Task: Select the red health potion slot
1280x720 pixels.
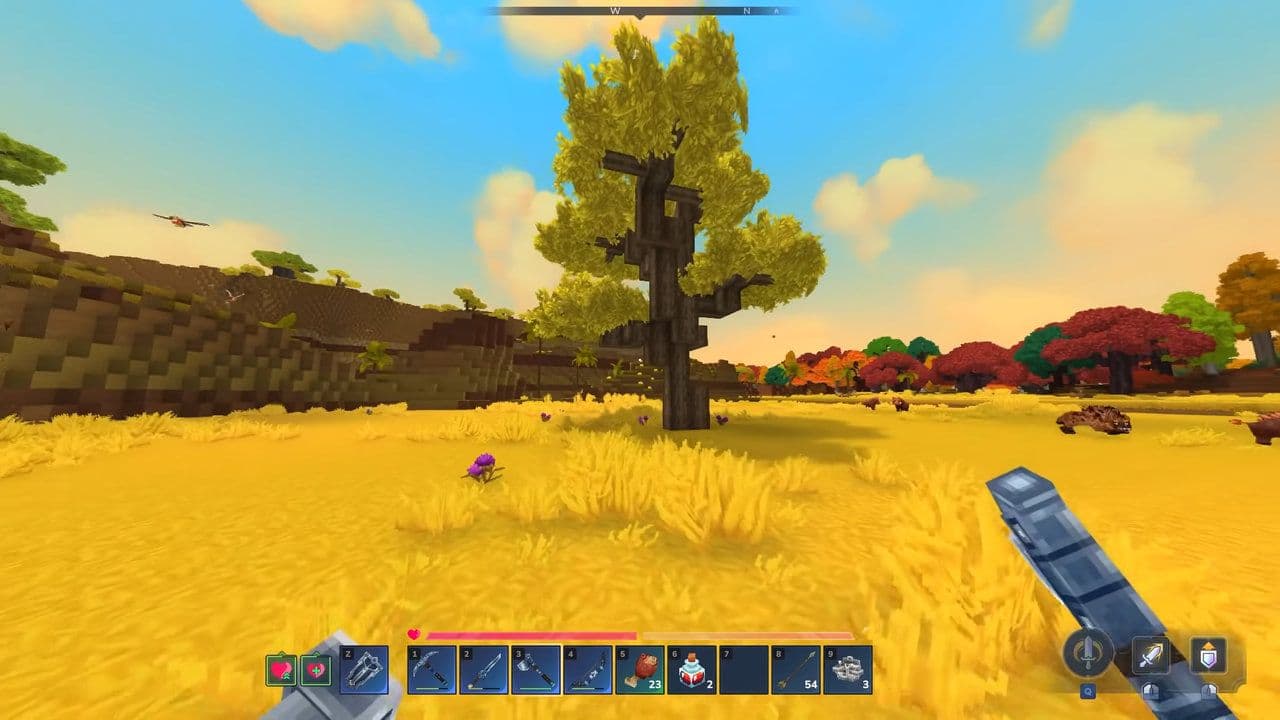Action: point(692,670)
